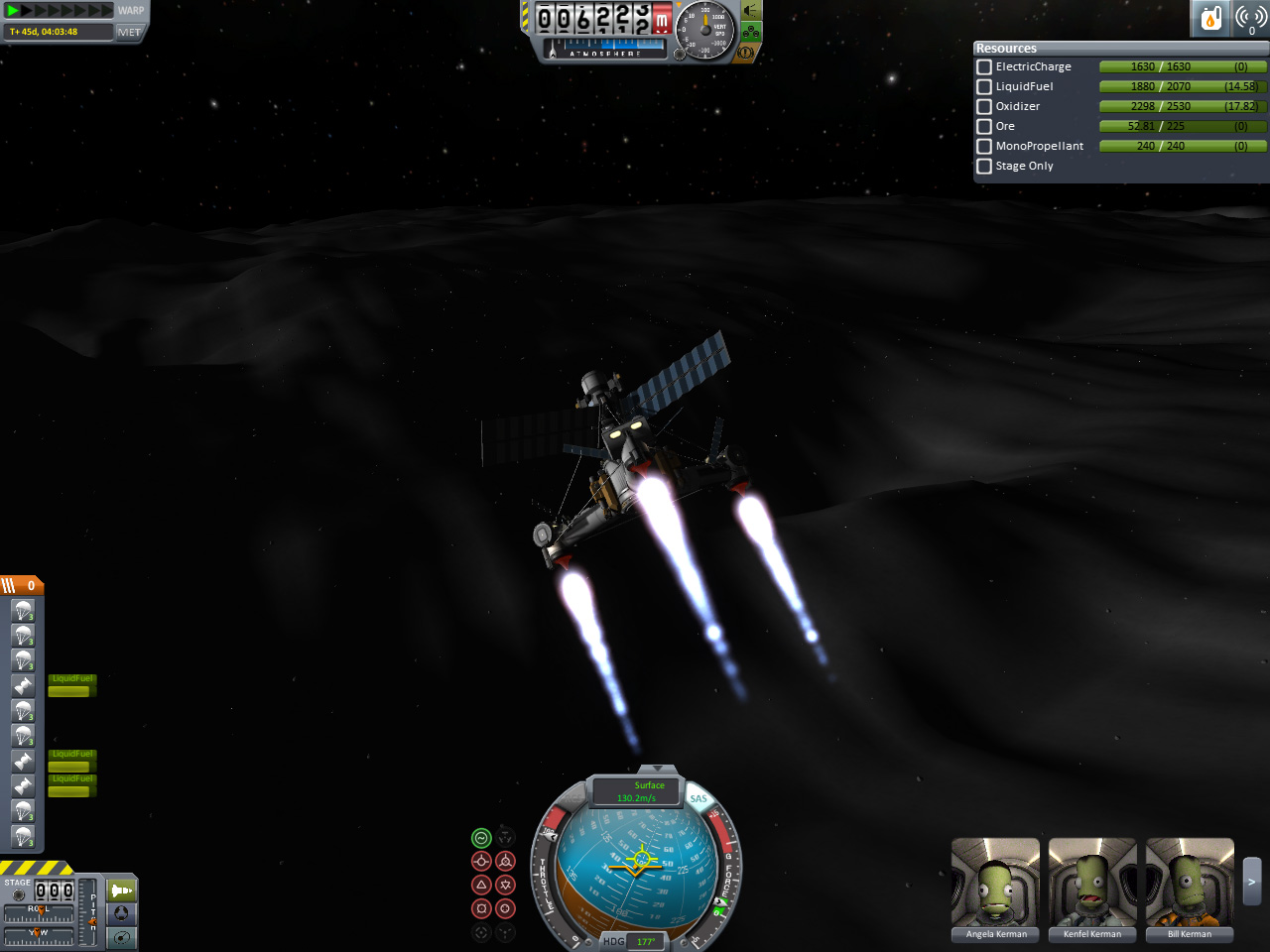View Angela Kerman's crew portrait
1270x952 pixels.
[x=995, y=883]
